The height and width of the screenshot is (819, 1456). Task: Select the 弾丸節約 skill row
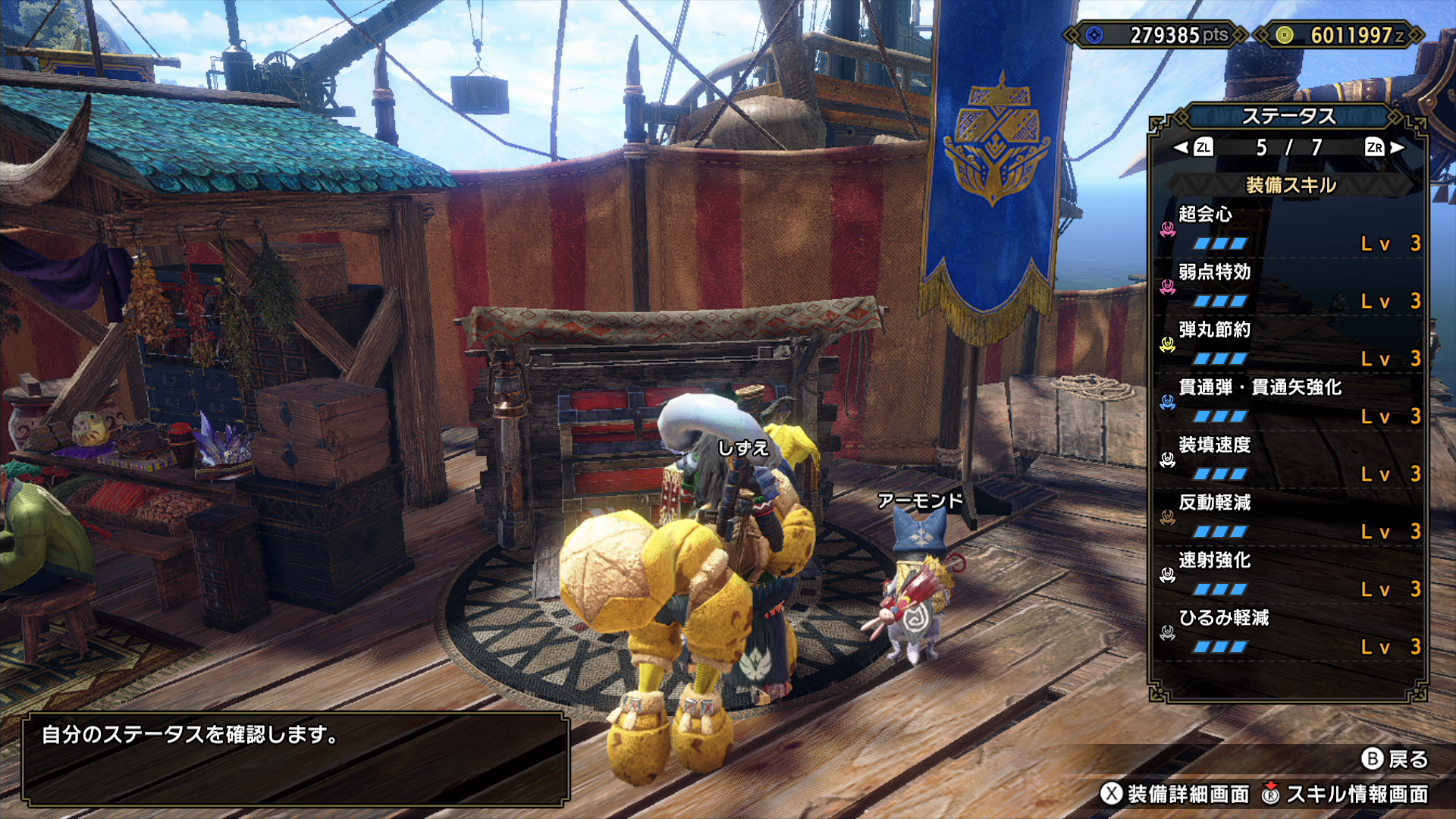1289,344
